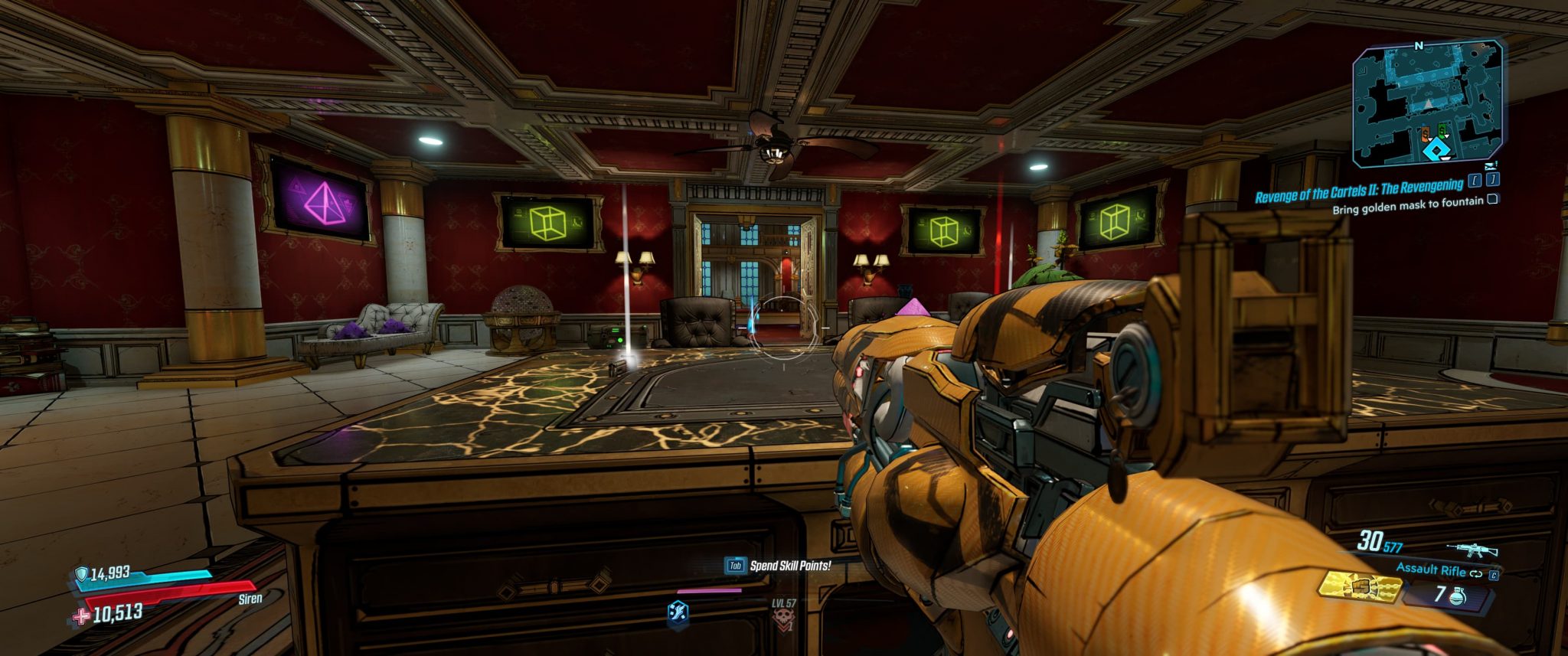Screen dimensions: 1568x656
Task: Click the C key prompt near Assault Rifle
Action: [x=1494, y=576]
